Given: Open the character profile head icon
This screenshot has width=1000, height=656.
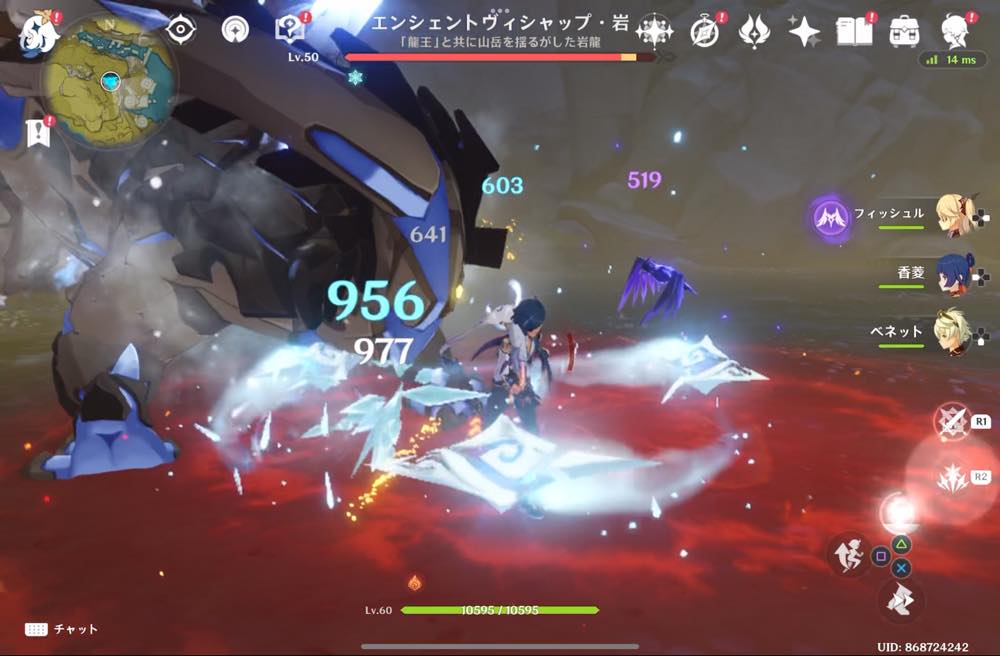Looking at the screenshot, I should [956, 30].
